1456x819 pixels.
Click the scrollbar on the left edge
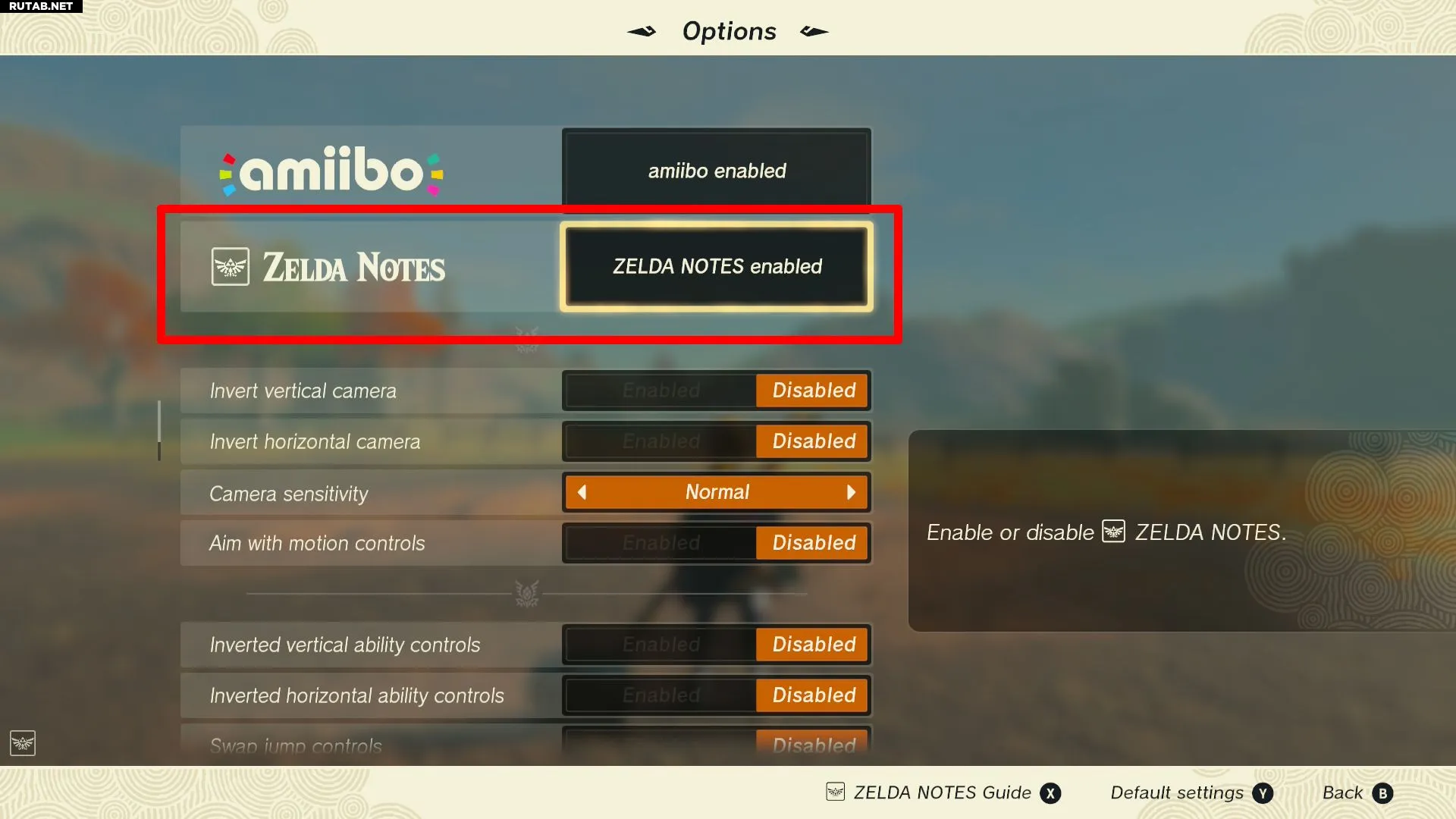click(x=159, y=431)
